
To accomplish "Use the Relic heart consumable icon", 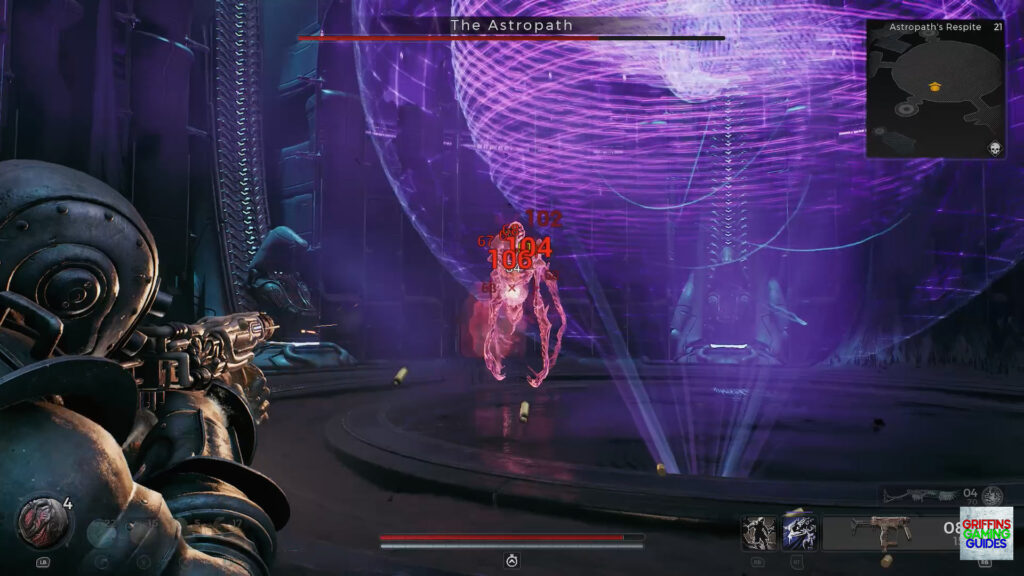I will point(39,520).
